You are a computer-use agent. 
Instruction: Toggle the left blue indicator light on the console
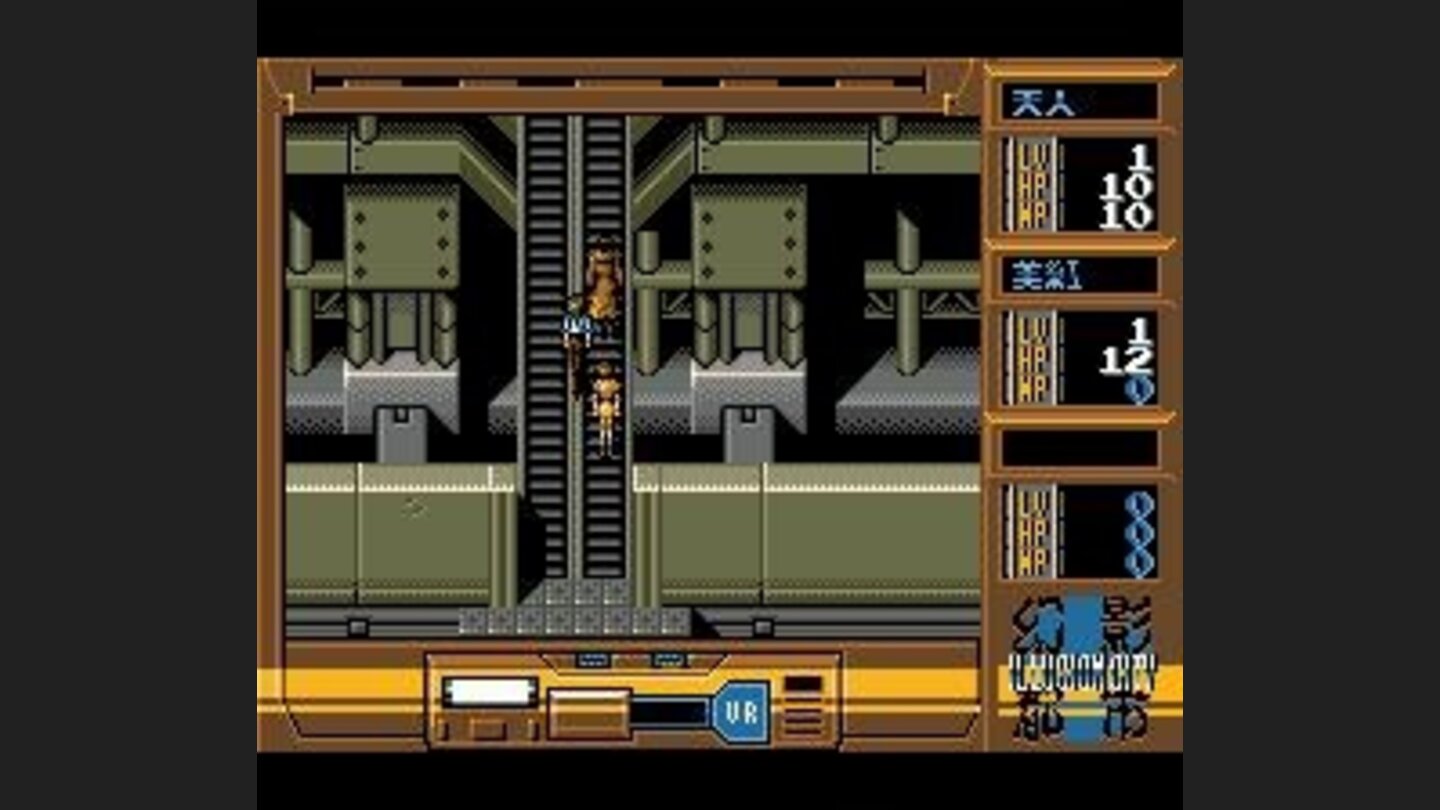[590, 658]
